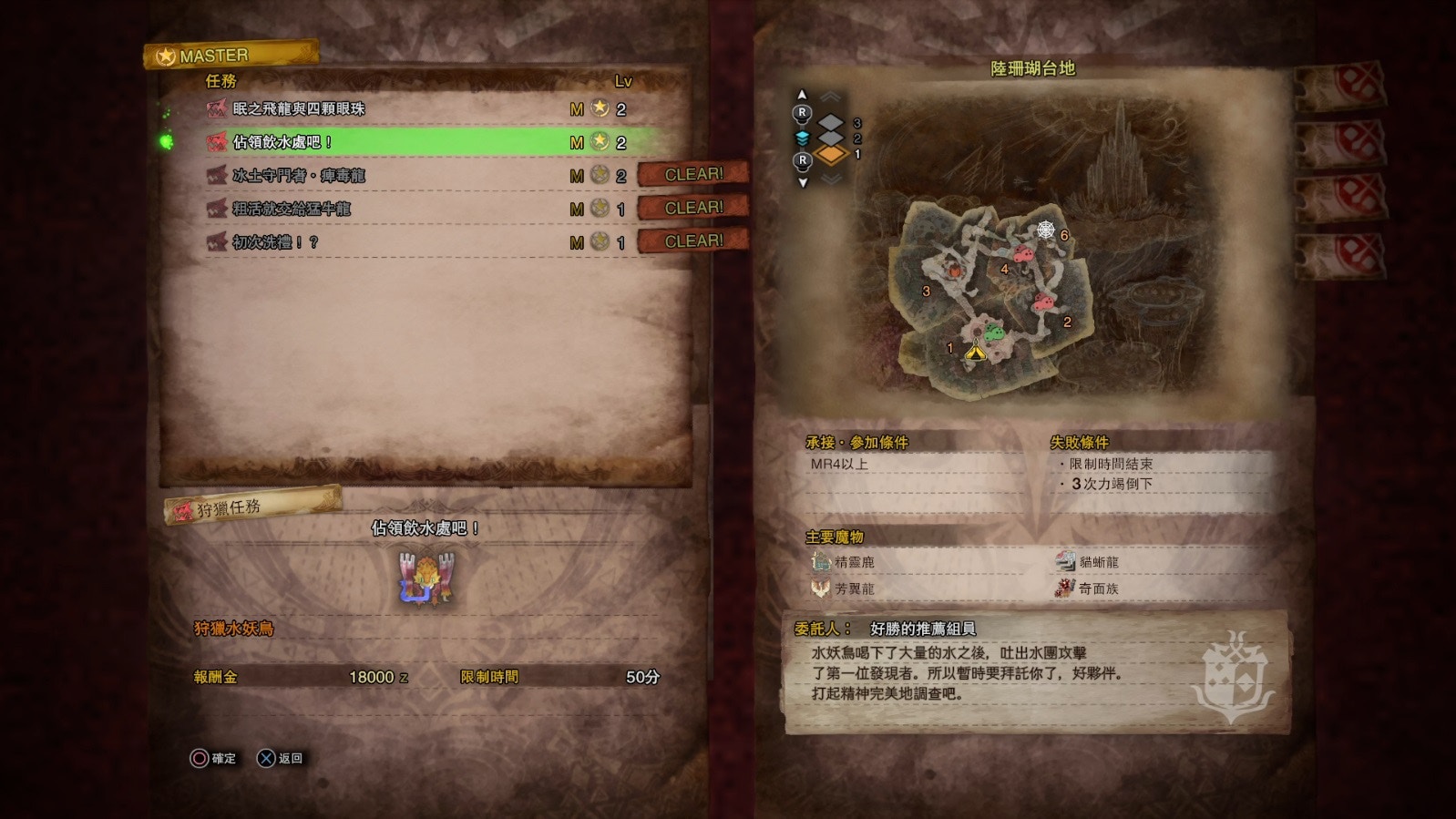Choose the highlighted quest 佔領飲水處吧！

point(282,142)
